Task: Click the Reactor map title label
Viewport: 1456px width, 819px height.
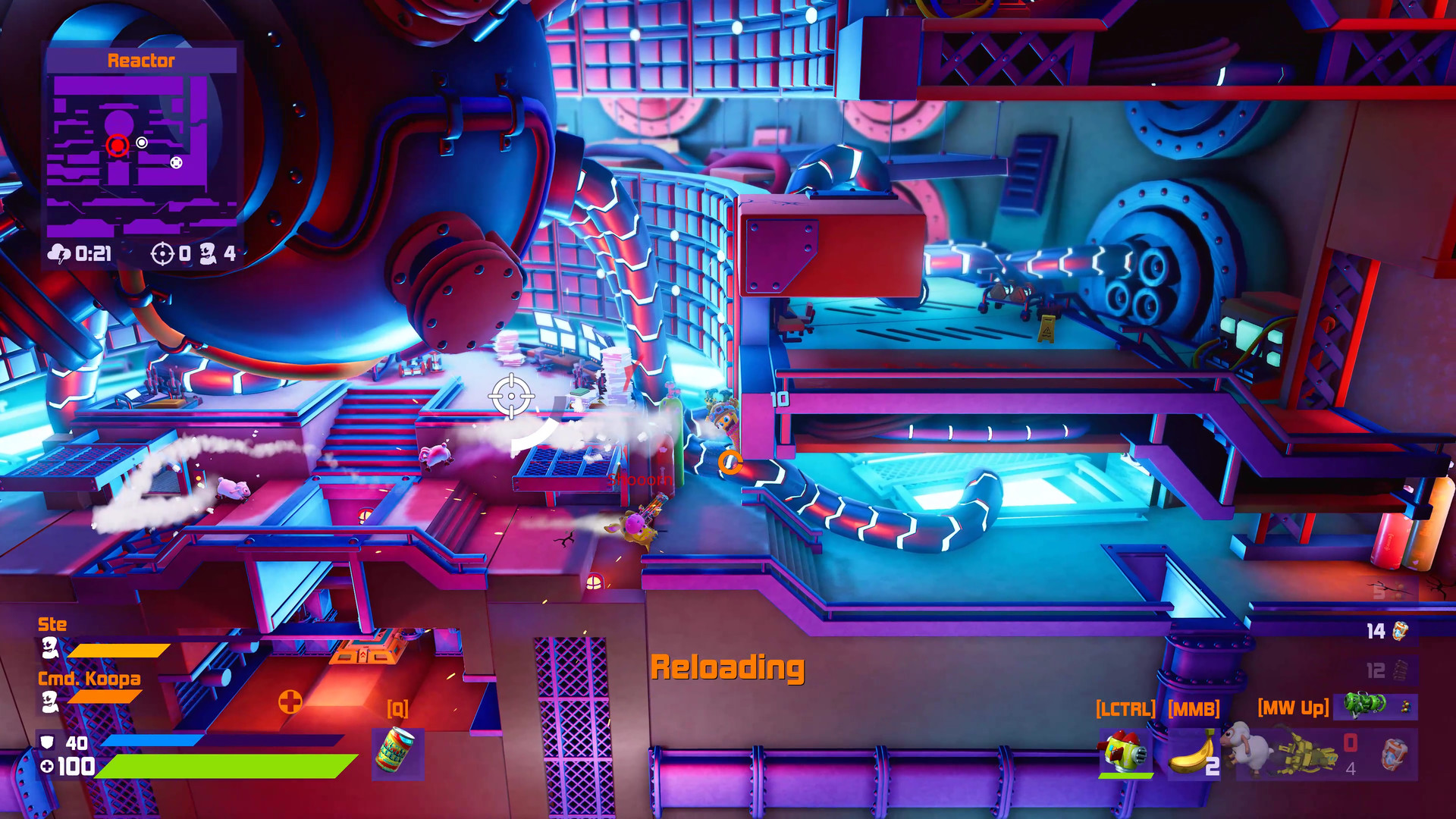Action: point(142,61)
